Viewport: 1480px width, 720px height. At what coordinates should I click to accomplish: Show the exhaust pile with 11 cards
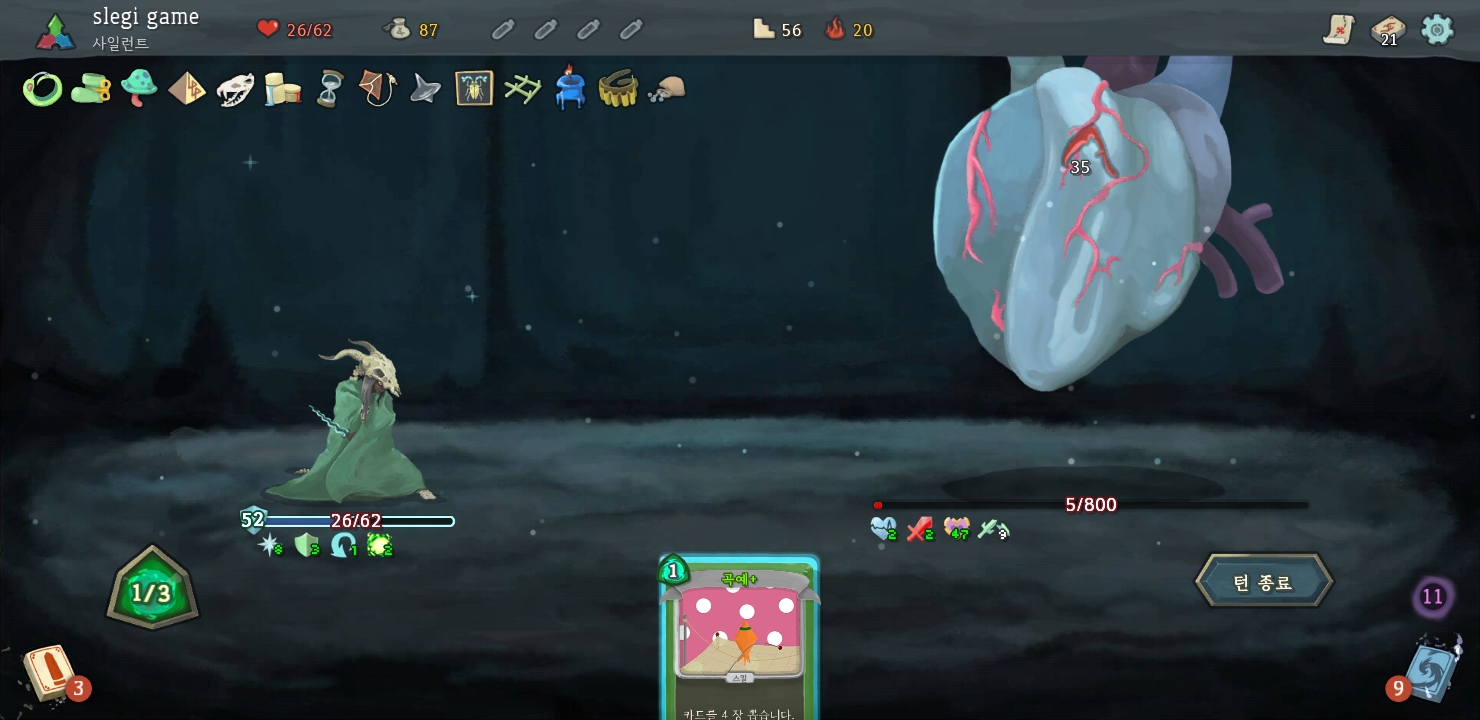pyautogui.click(x=1432, y=598)
